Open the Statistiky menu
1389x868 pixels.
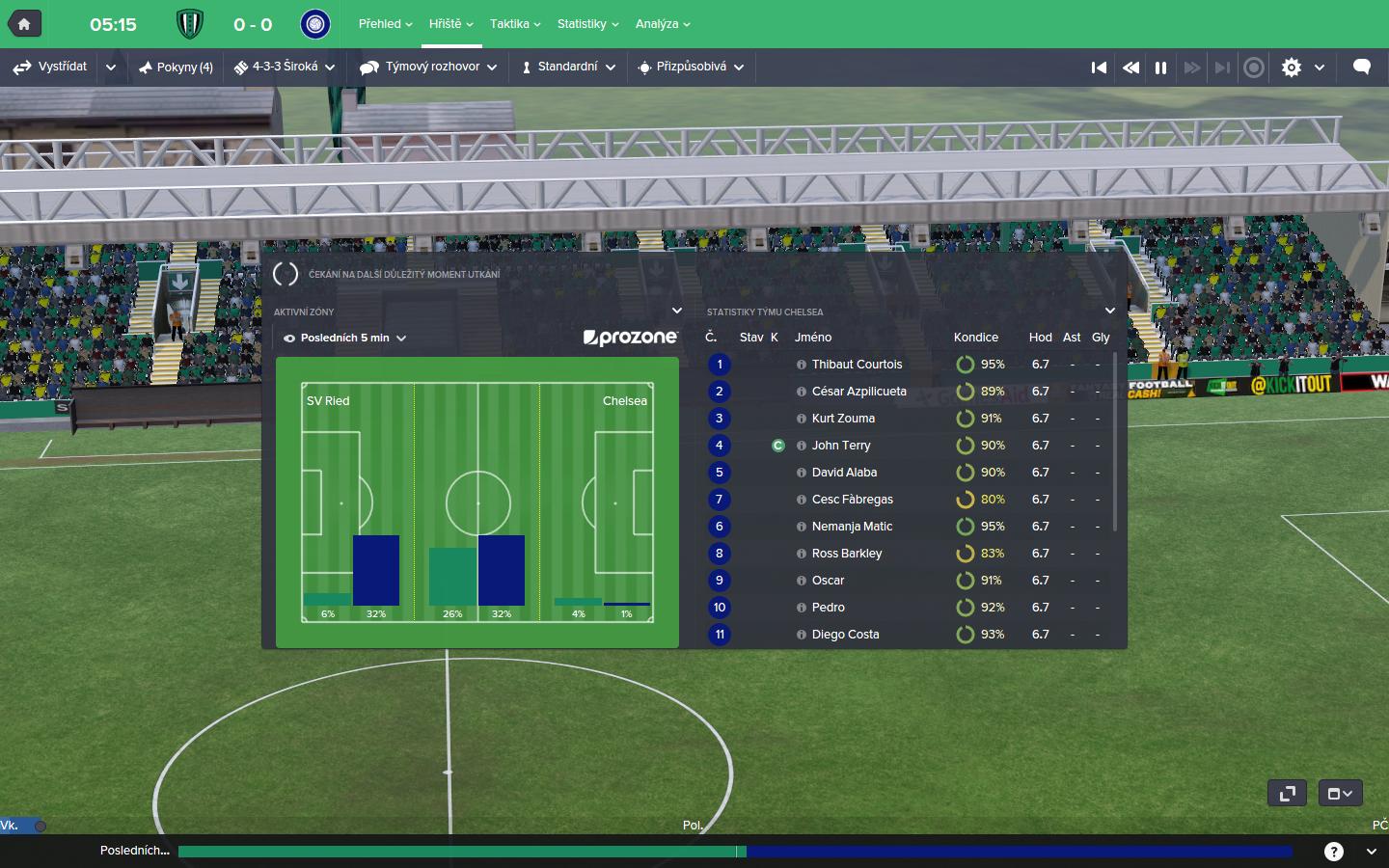tap(587, 24)
